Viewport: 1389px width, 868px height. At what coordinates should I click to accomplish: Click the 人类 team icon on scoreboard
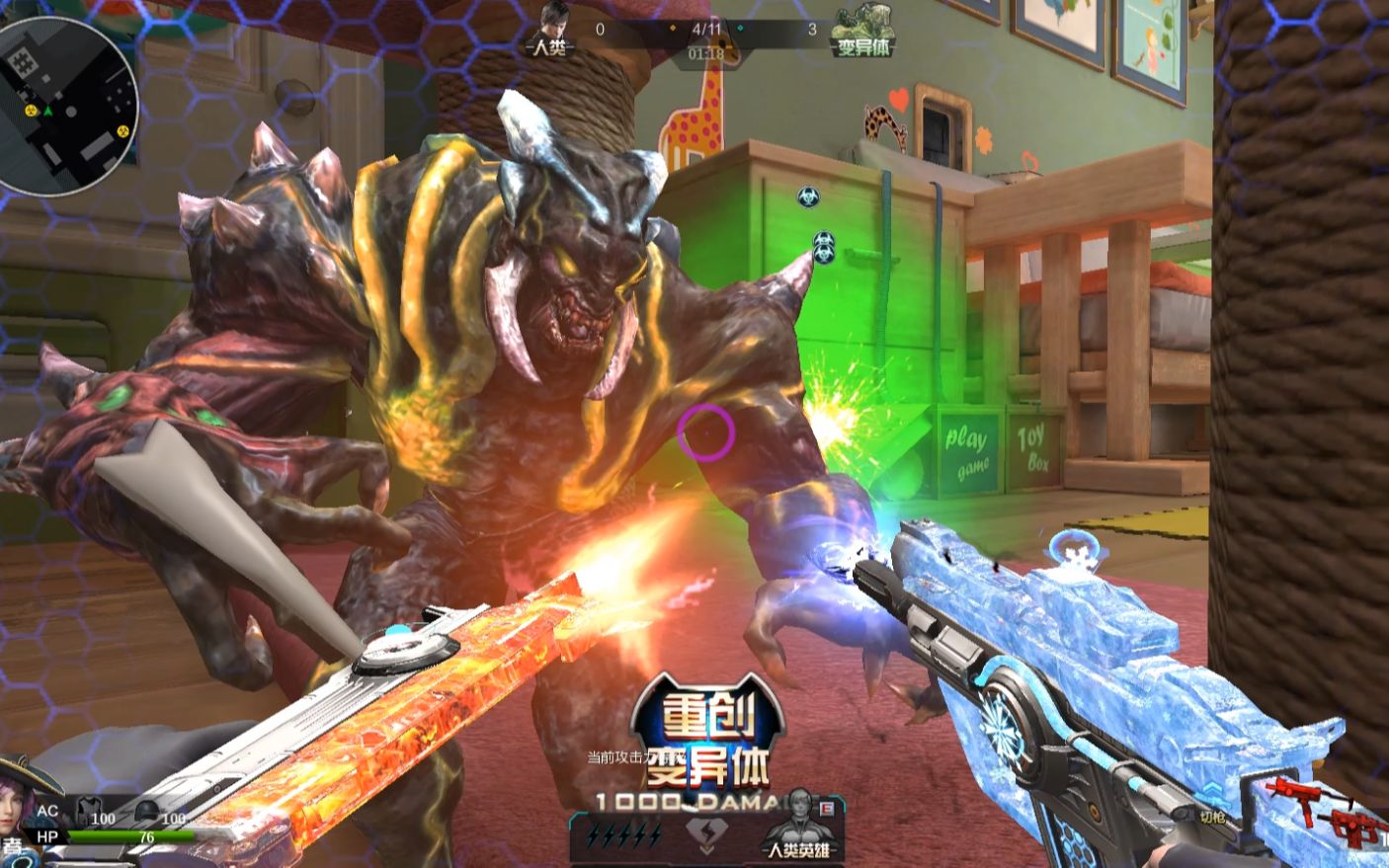pyautogui.click(x=550, y=30)
